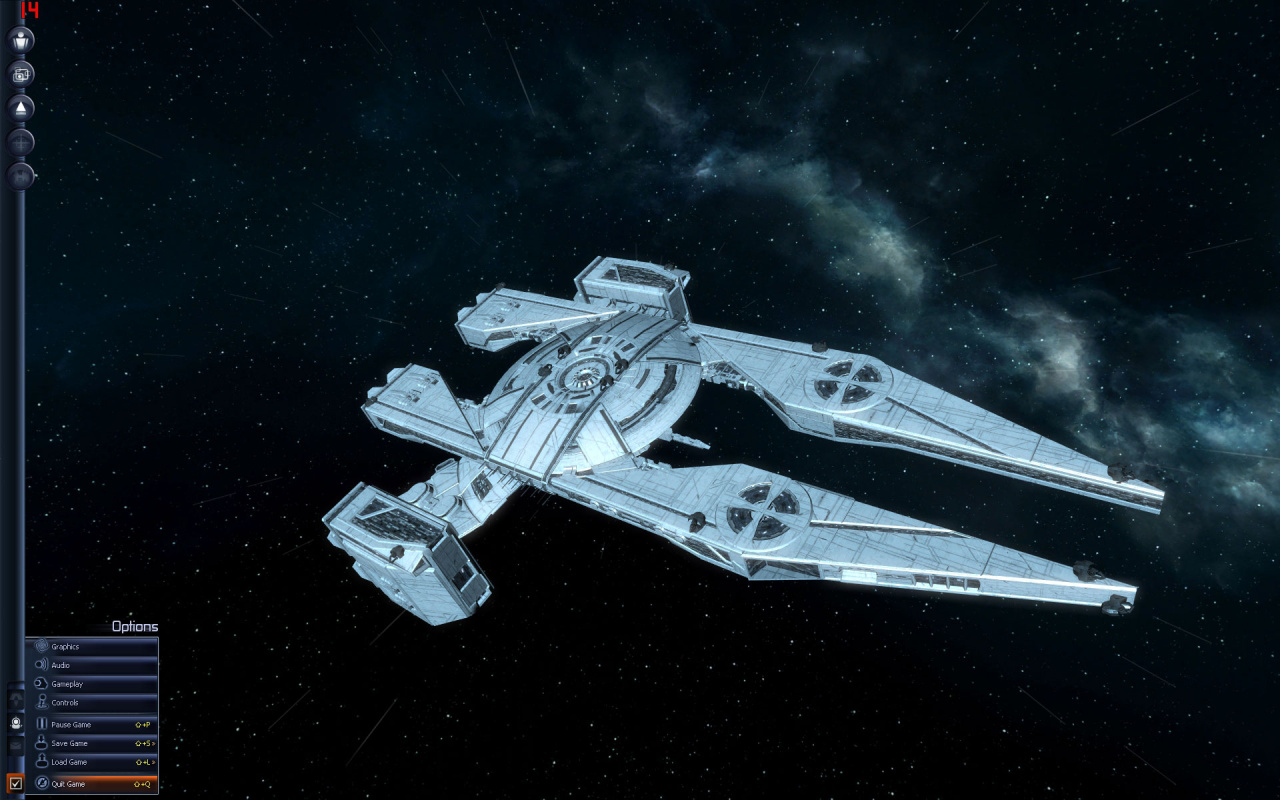This screenshot has width=1280, height=800.
Task: Choose Quit Game from the menu
Action: pyautogui.click(x=92, y=784)
